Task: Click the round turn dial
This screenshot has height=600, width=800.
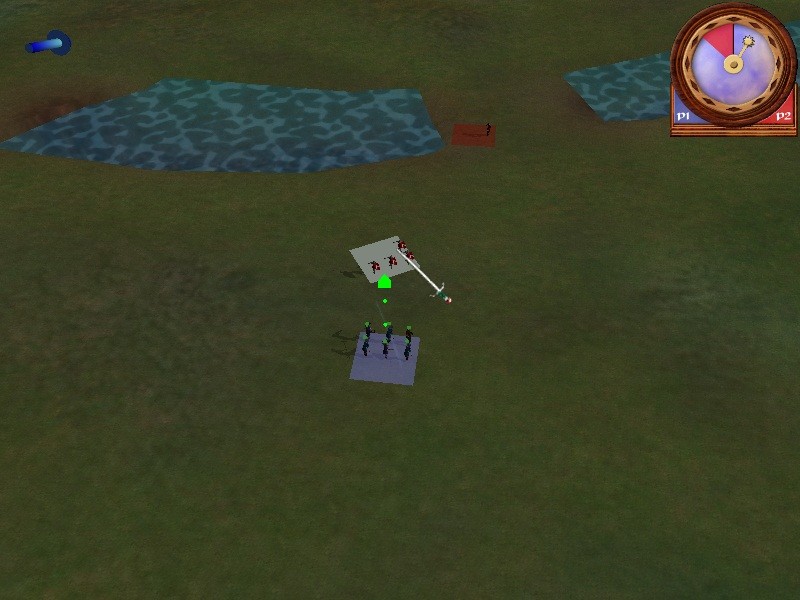Action: 733,62
